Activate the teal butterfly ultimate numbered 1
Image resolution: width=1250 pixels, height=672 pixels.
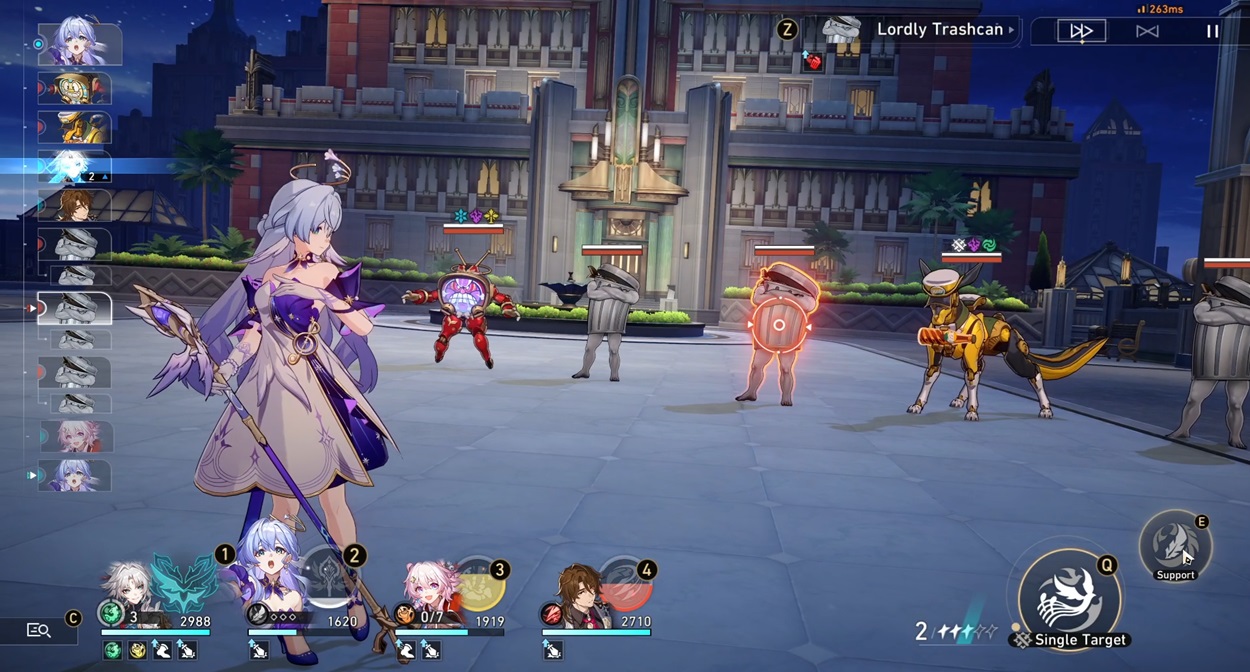click(184, 584)
